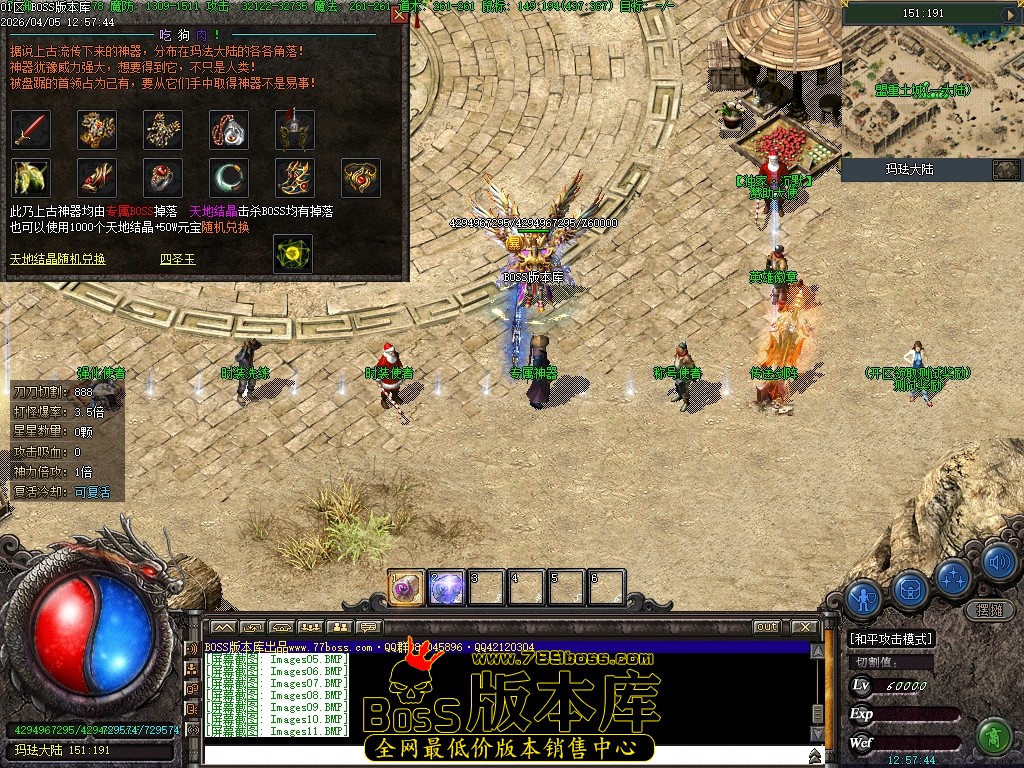The width and height of the screenshot is (1024, 768).
Task: Use the scroll item in hotbar slot 1
Action: coord(407,588)
